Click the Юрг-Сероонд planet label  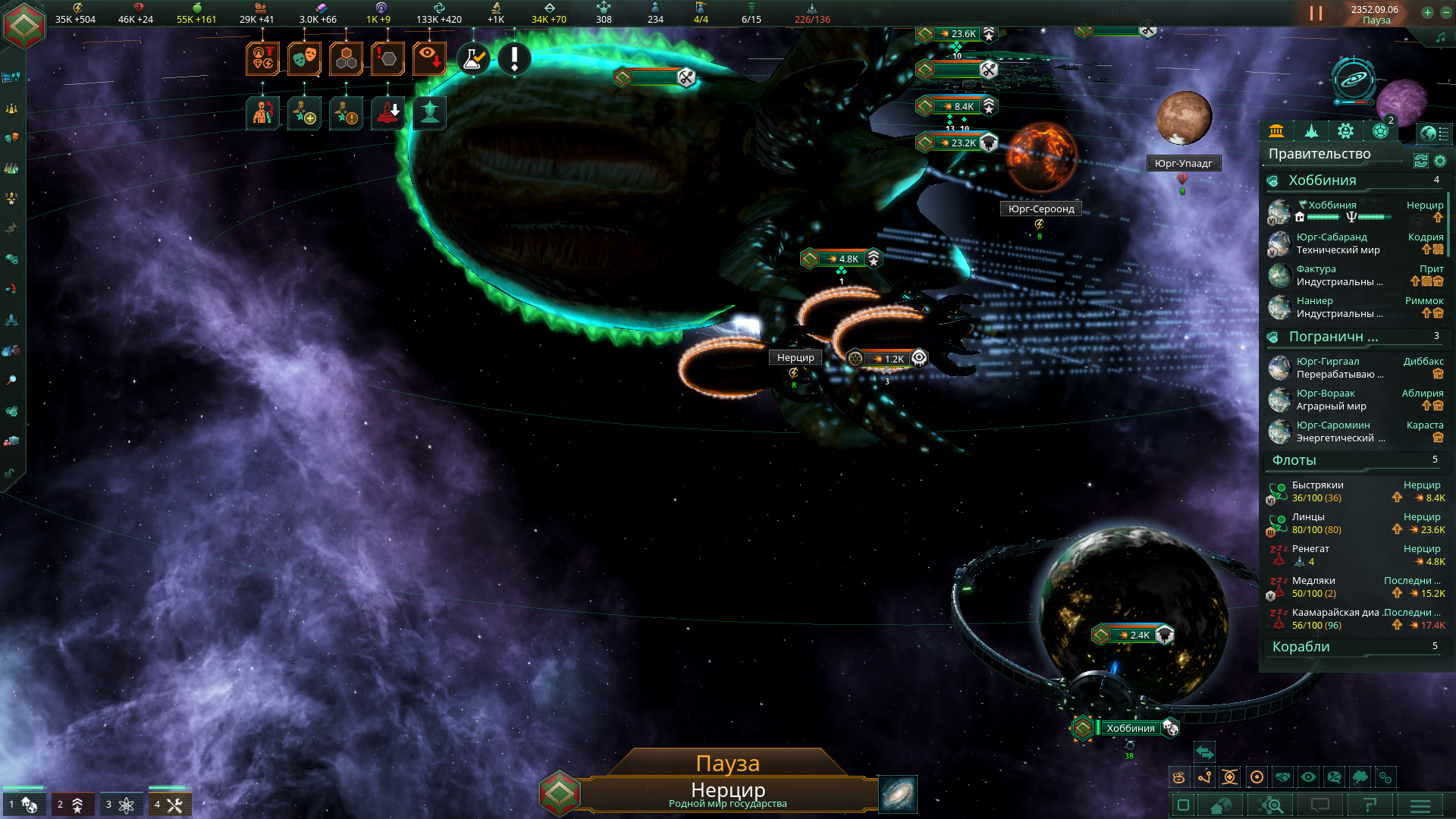(1040, 209)
